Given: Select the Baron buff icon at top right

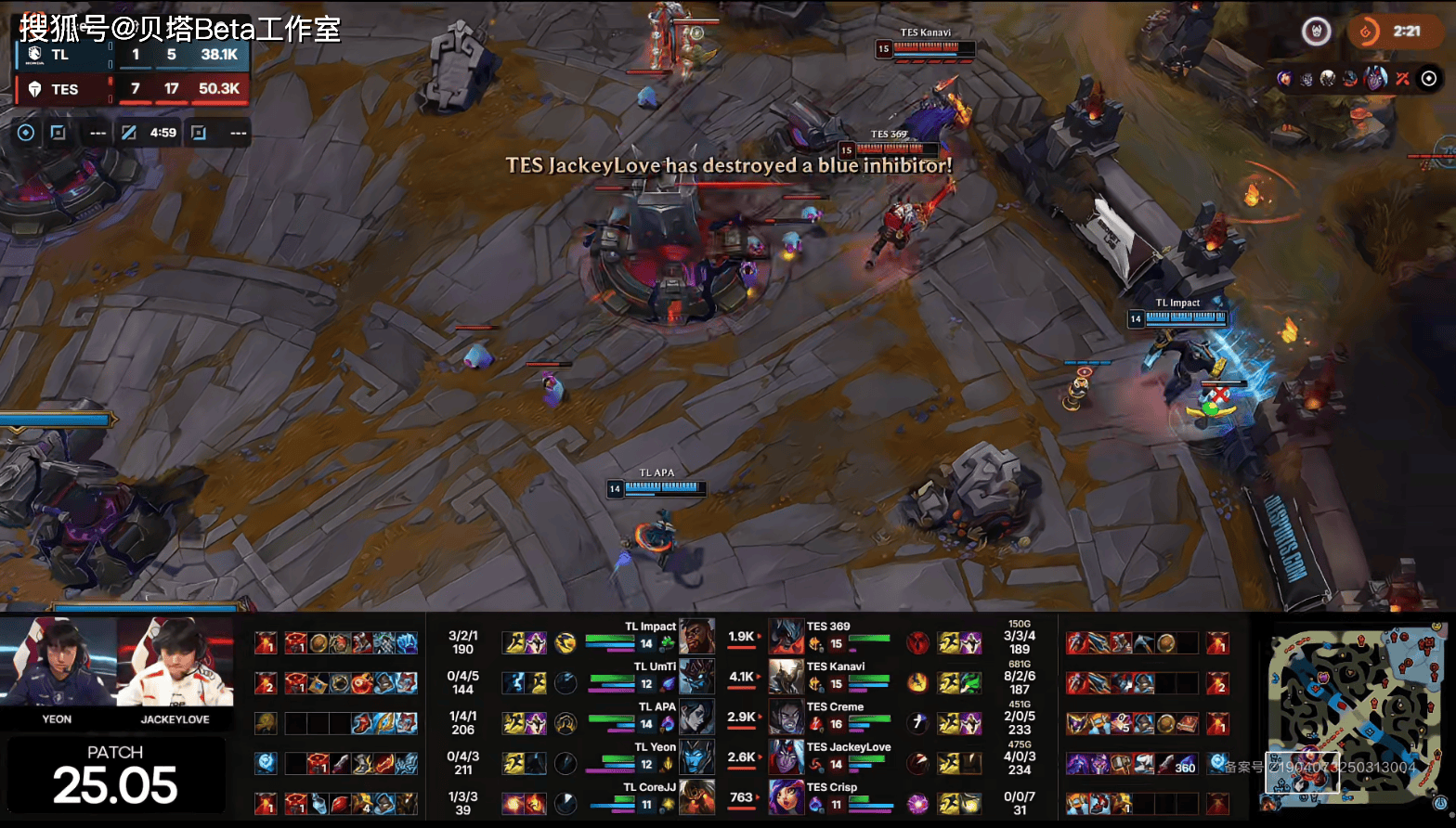Looking at the screenshot, I should tap(1316, 32).
